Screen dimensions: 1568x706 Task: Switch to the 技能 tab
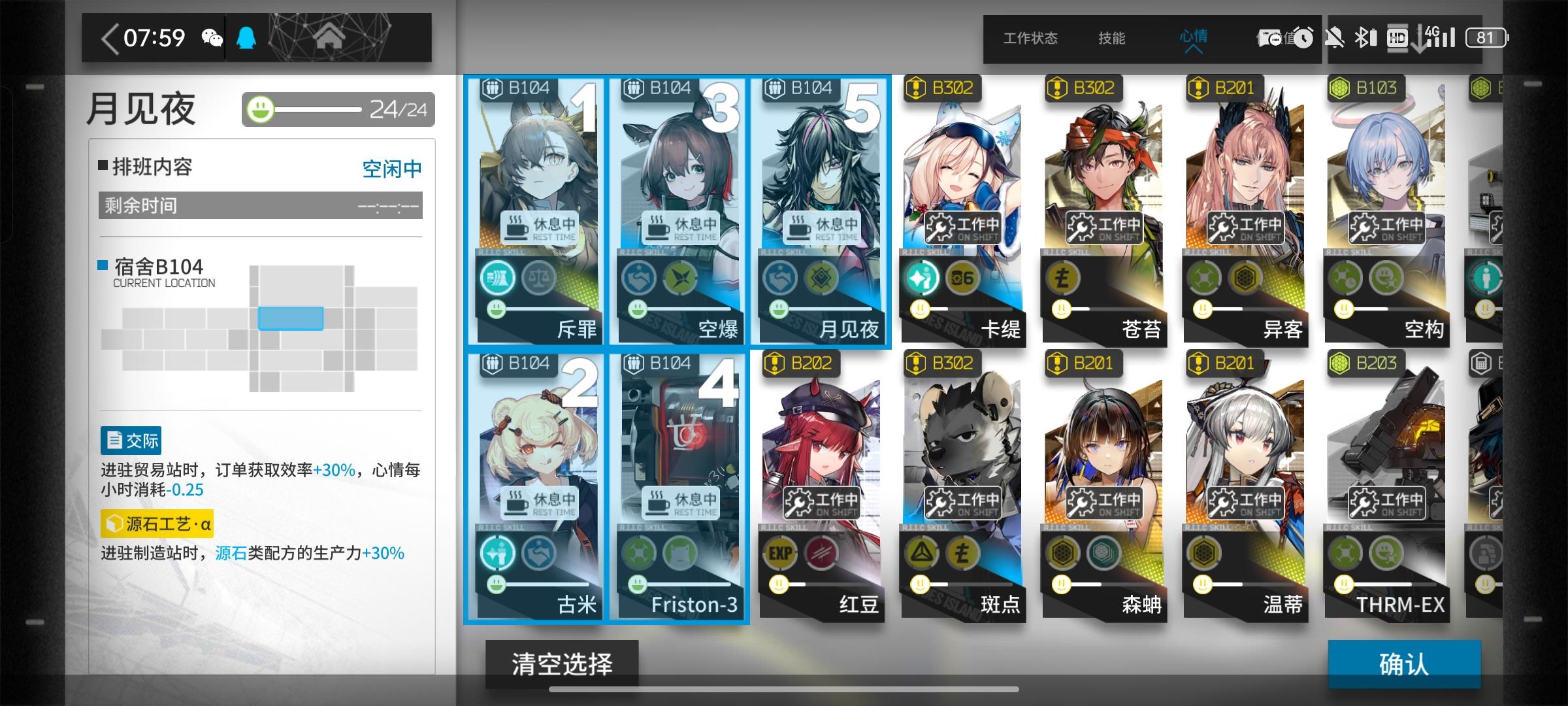[x=1112, y=39]
